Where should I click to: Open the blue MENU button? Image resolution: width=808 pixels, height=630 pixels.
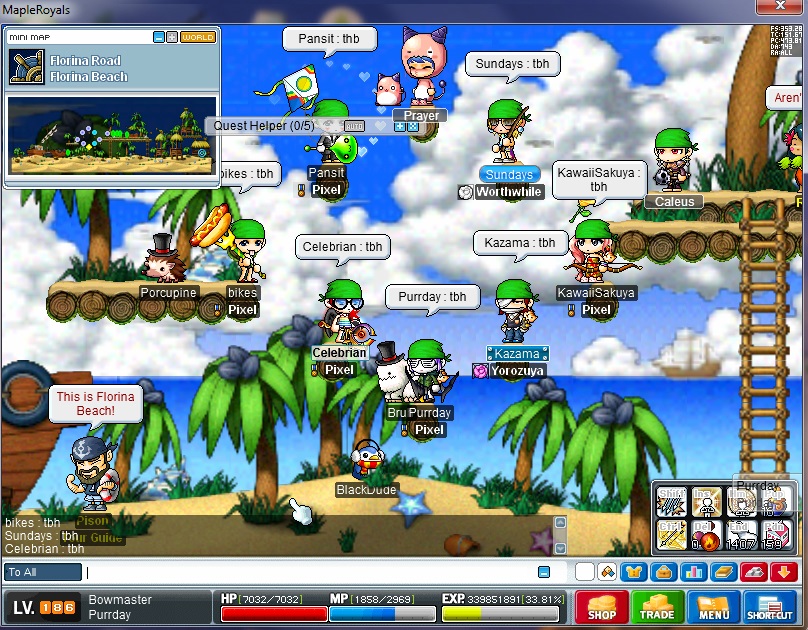pos(714,606)
